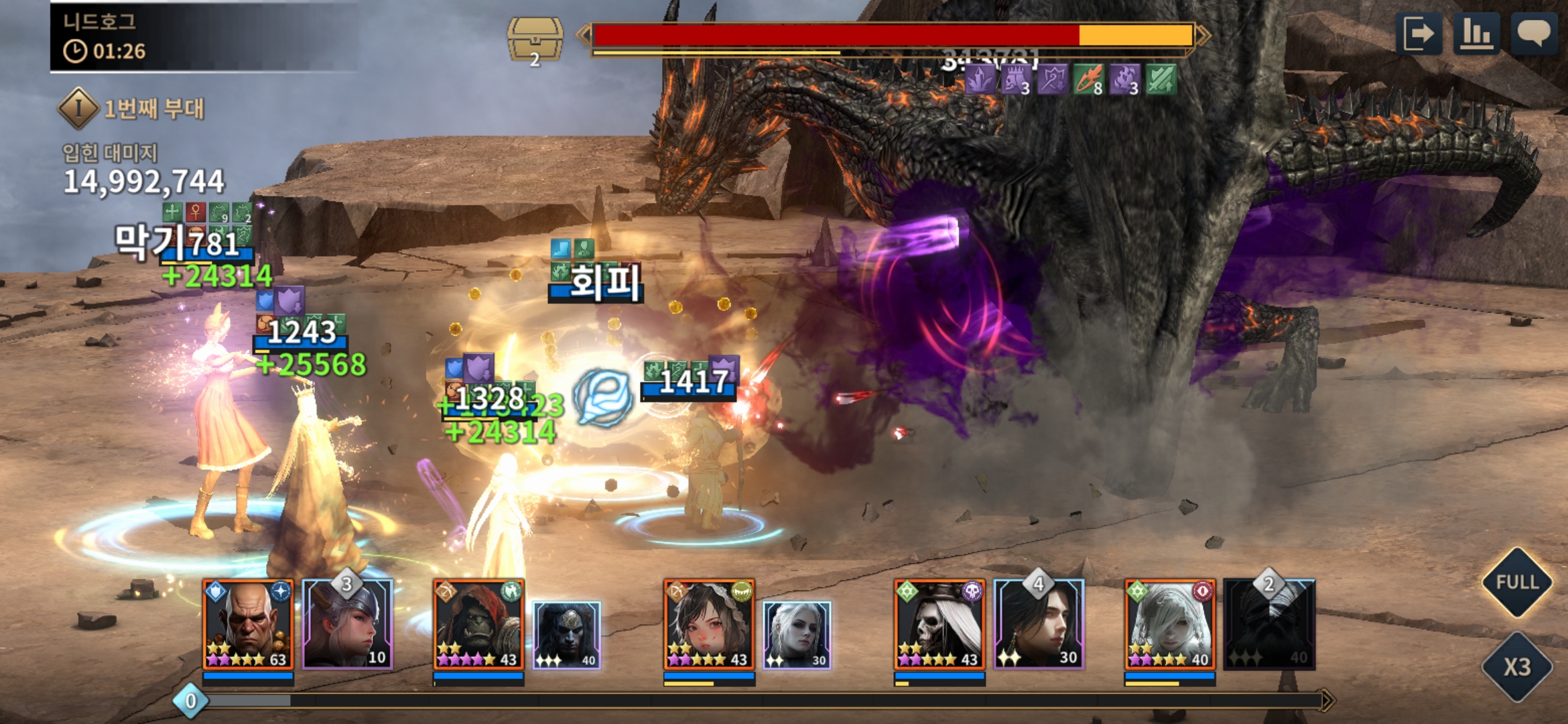1568x724 pixels.
Task: Toggle the FULL auto-battle button
Action: (1516, 582)
